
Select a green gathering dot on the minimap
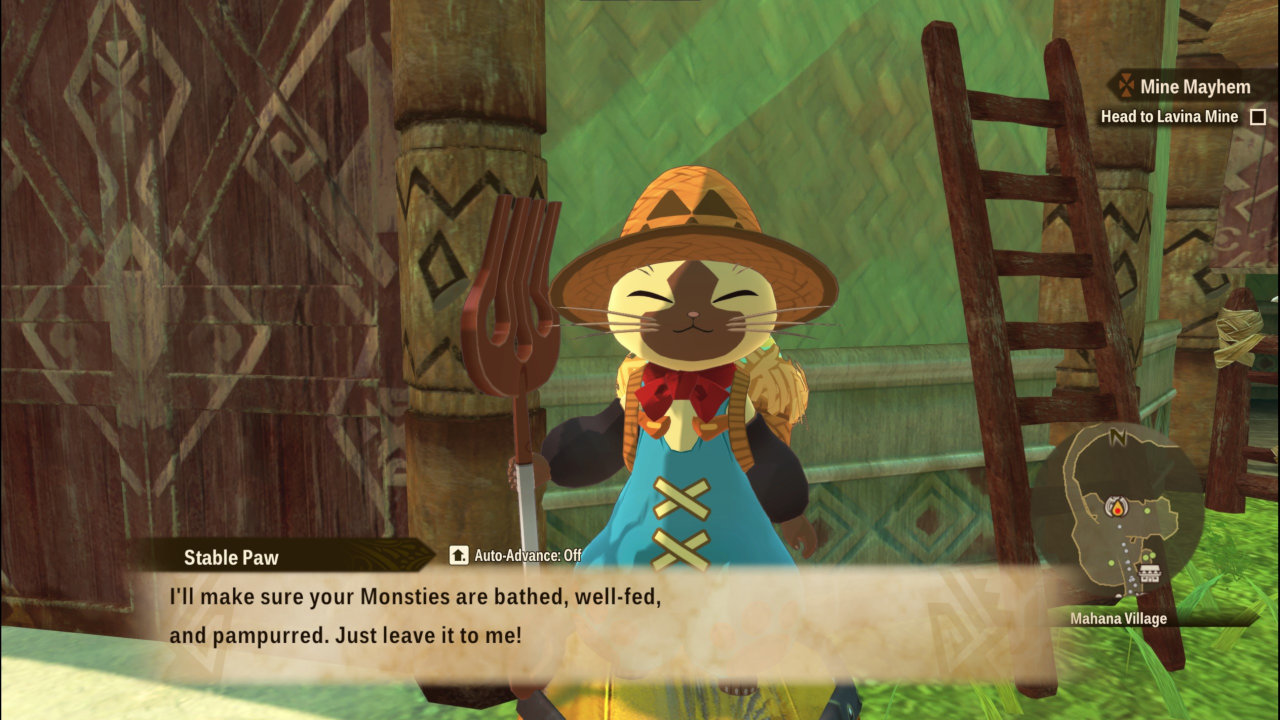click(x=1147, y=511)
